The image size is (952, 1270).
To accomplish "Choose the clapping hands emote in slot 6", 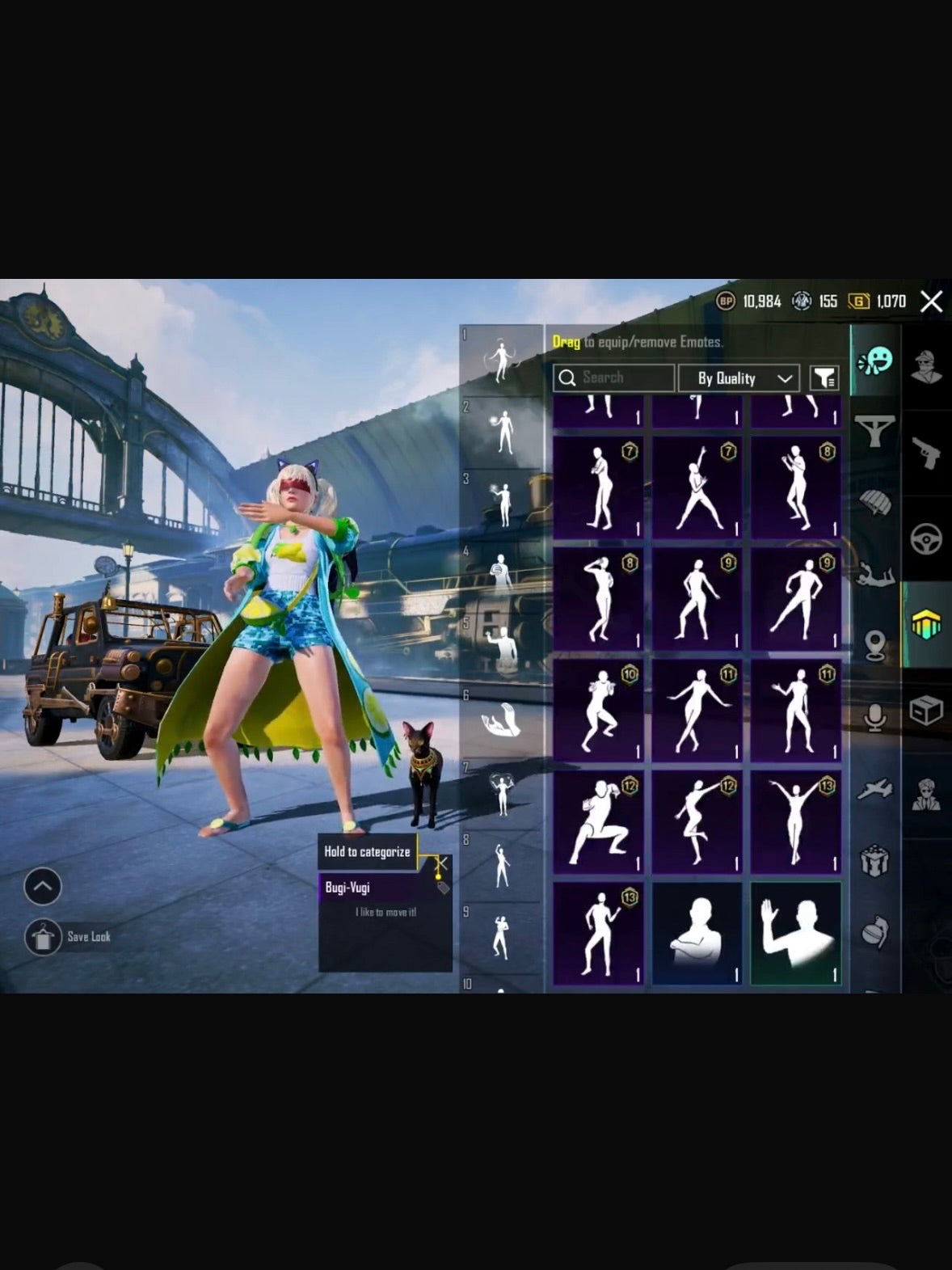I will (x=501, y=719).
